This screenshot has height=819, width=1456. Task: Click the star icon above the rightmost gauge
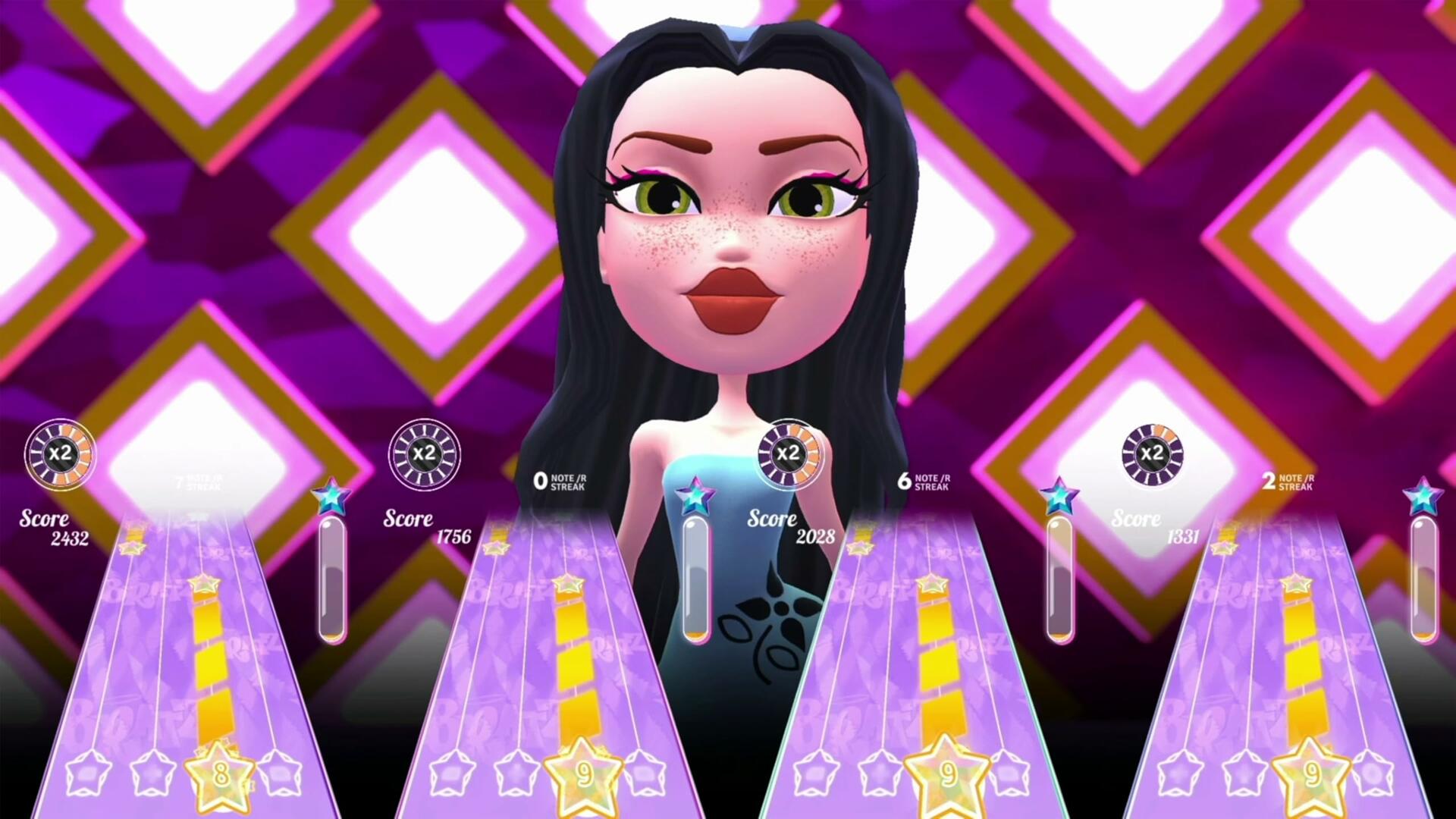coord(1423,494)
